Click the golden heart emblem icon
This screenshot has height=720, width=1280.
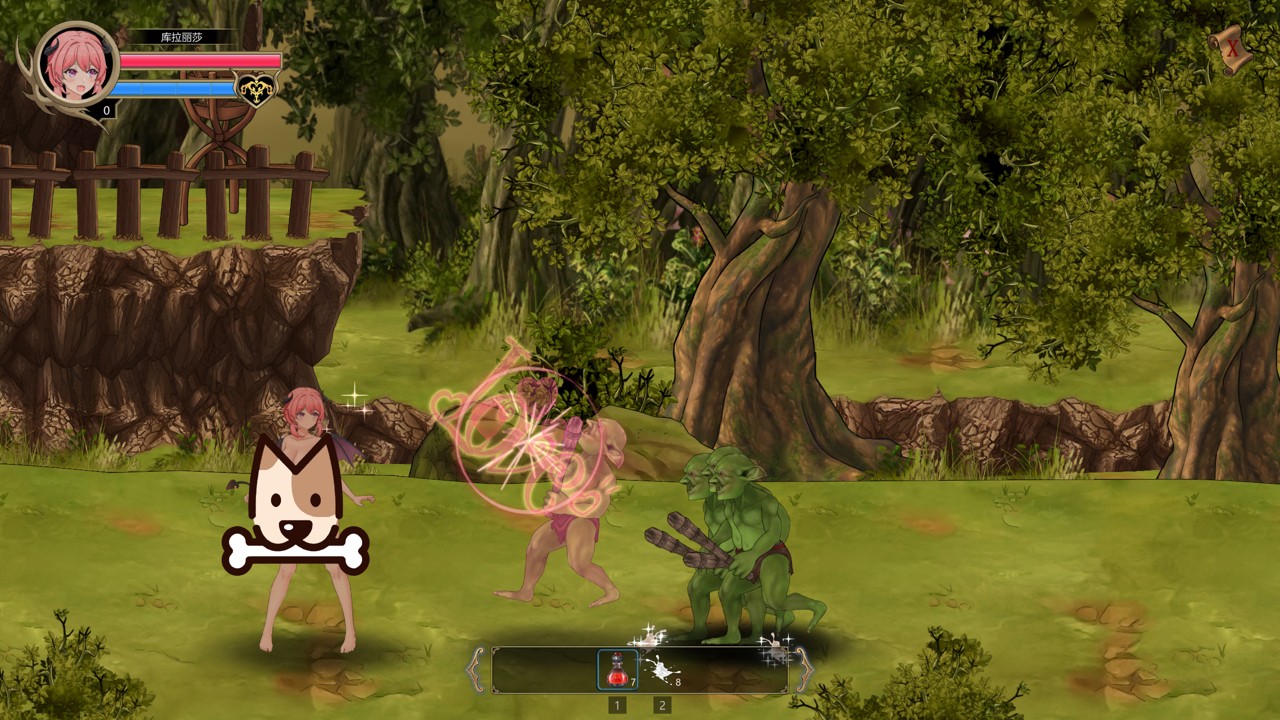pyautogui.click(x=254, y=89)
